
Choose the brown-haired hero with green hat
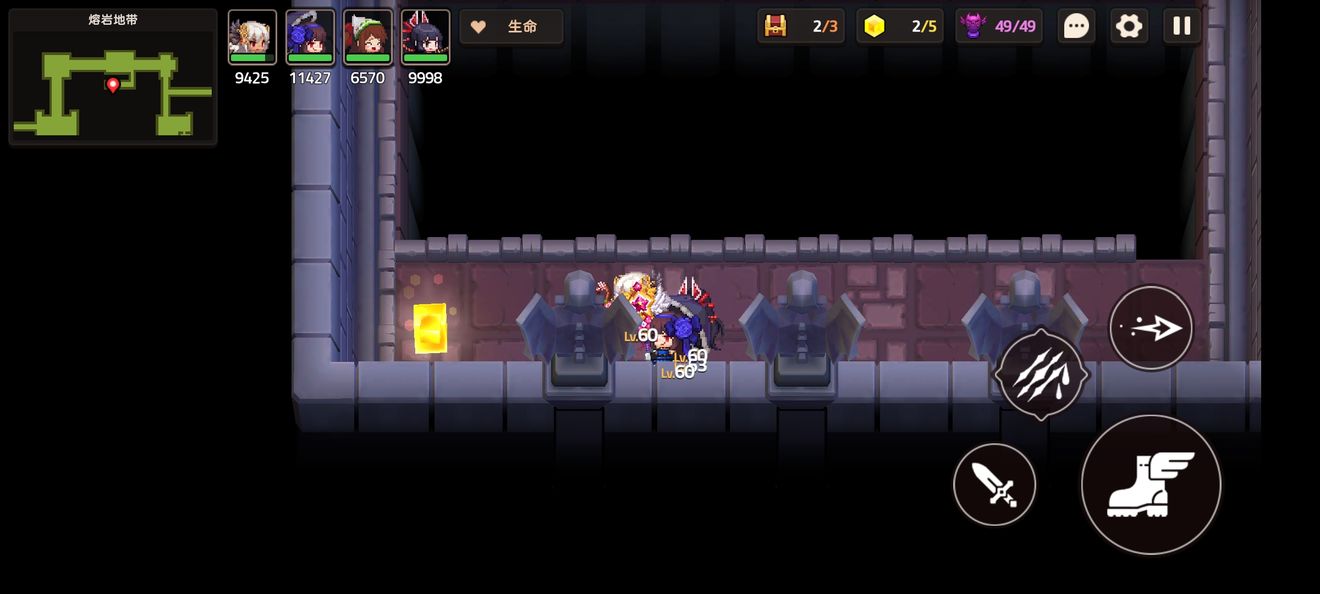pos(368,38)
